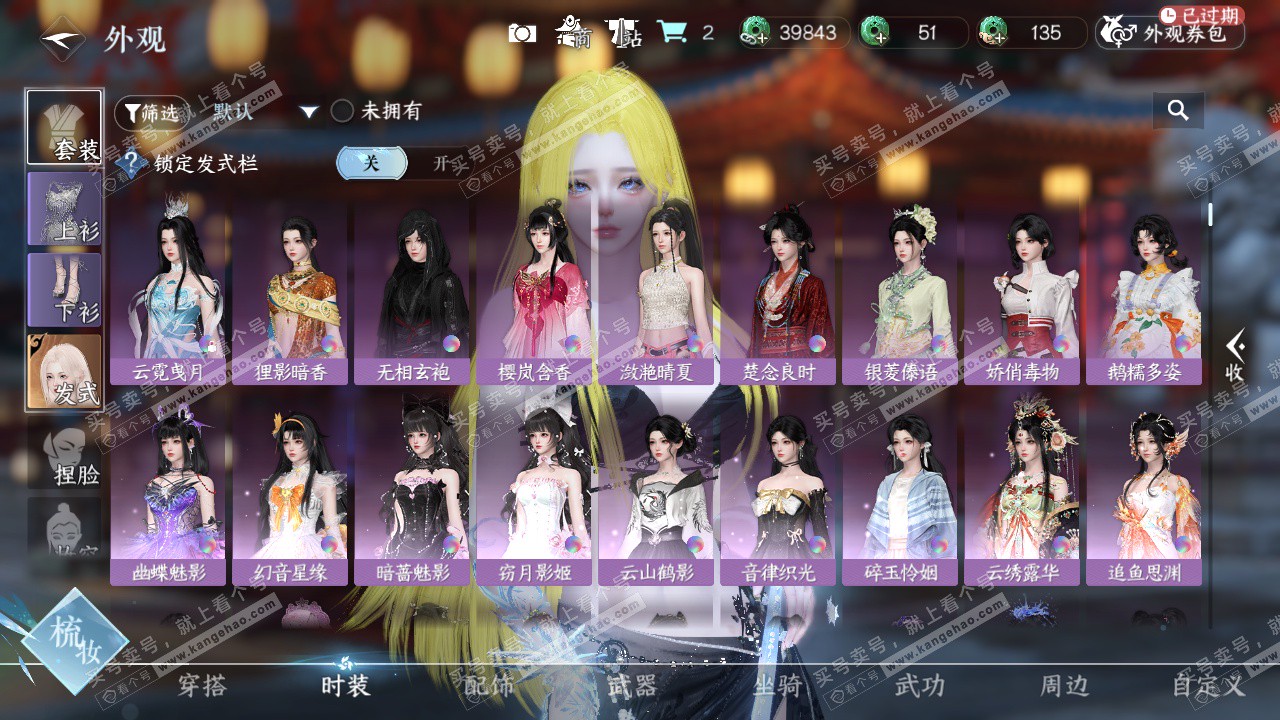The image size is (1280, 720).
Task: Open the 坐骑 mount tab
Action: [777, 686]
